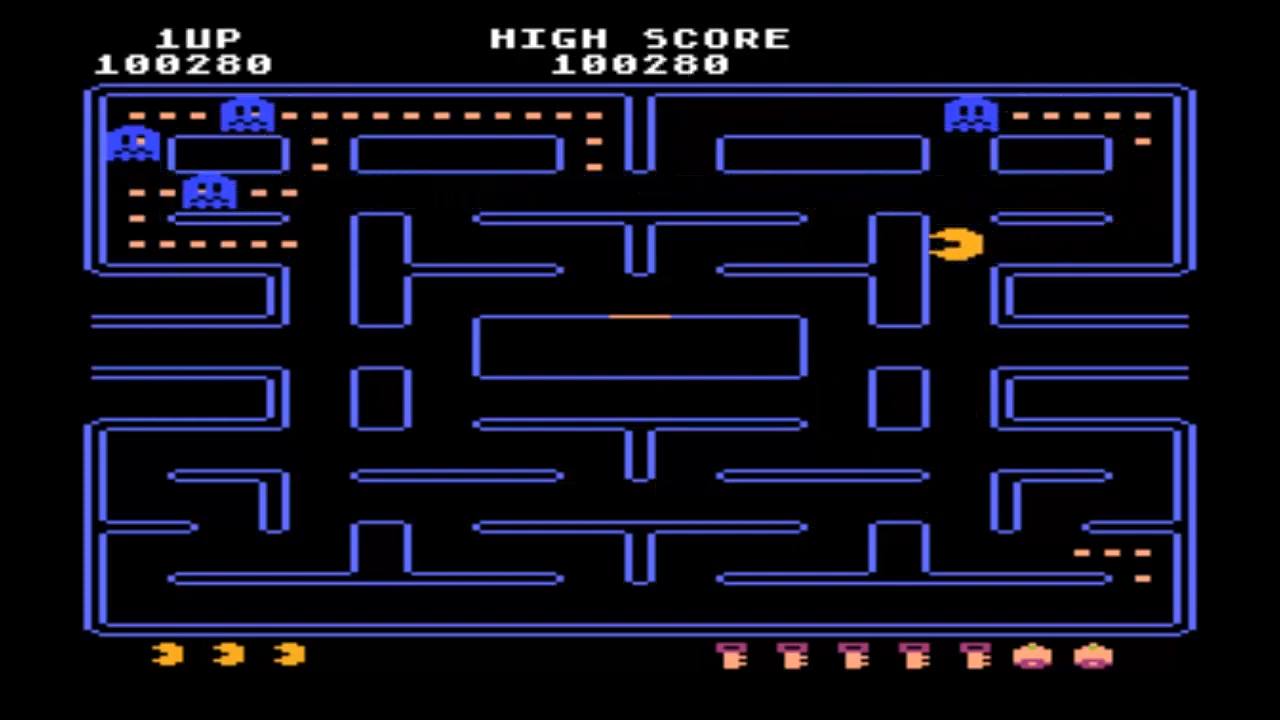Click the HIGH SCORE heading
1280x720 pixels.
click(x=640, y=38)
